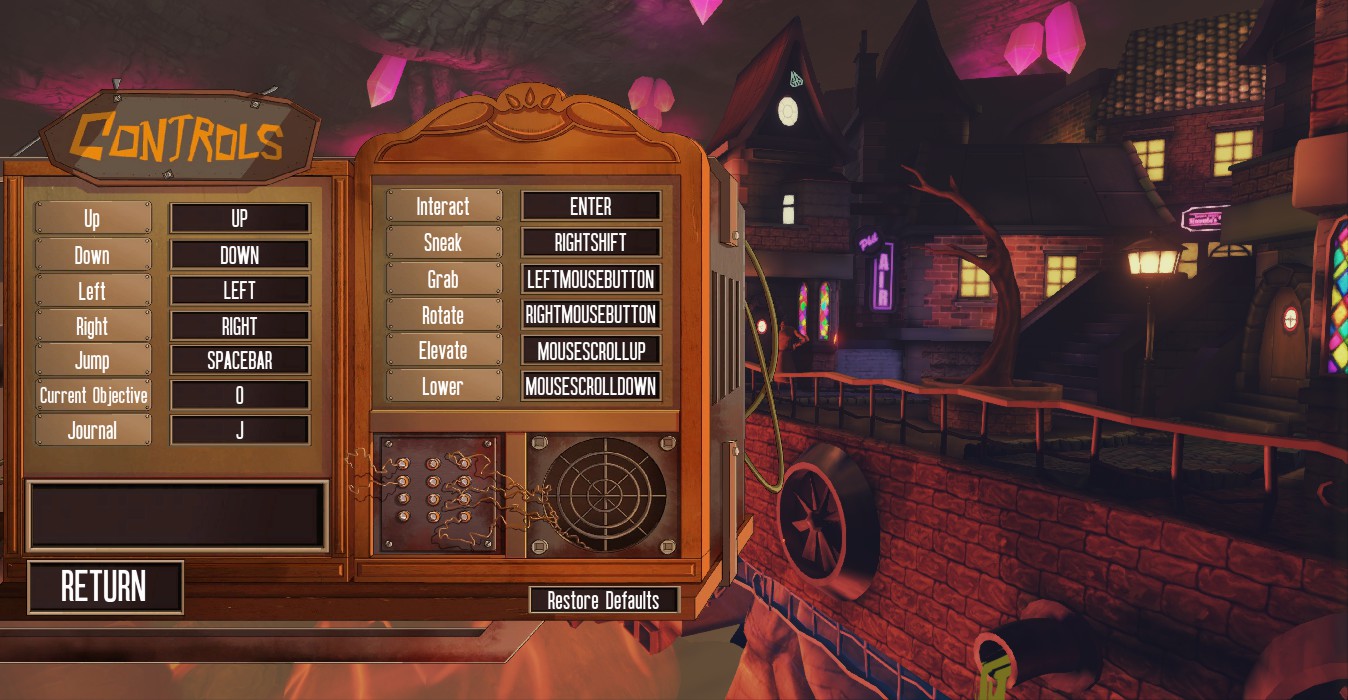1348x700 pixels.
Task: Rebind the Up key field
Action: pos(240,218)
